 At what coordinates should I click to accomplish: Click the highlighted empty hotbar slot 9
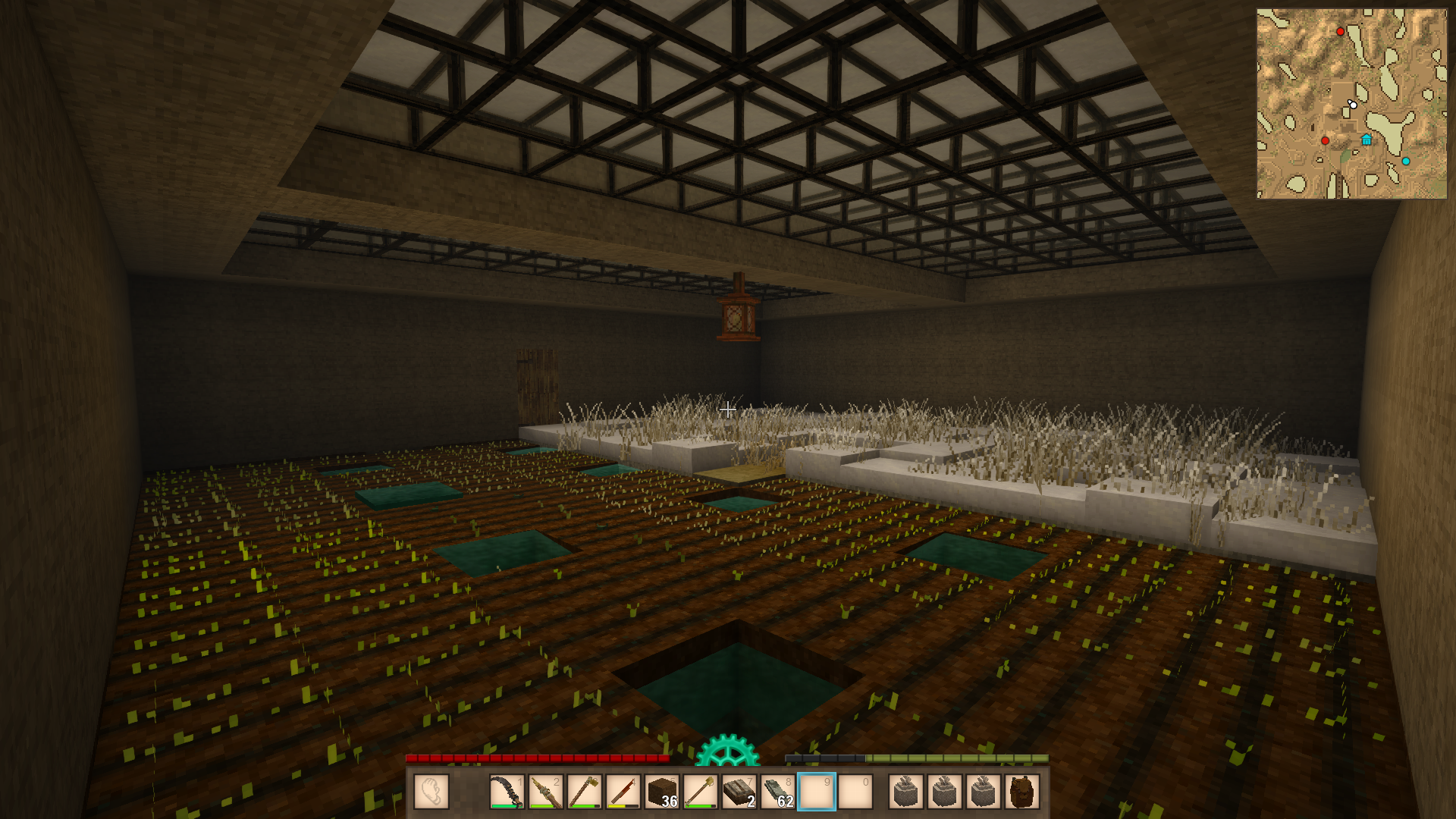pos(816,792)
